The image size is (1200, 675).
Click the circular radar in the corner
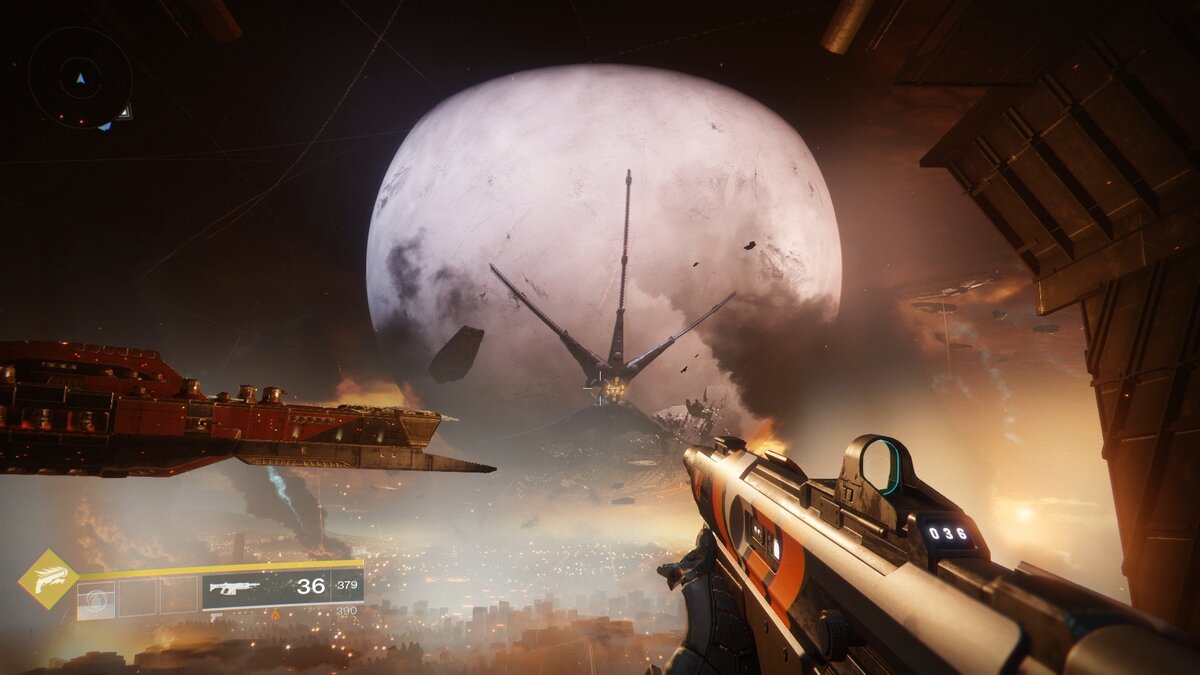(x=80, y=77)
